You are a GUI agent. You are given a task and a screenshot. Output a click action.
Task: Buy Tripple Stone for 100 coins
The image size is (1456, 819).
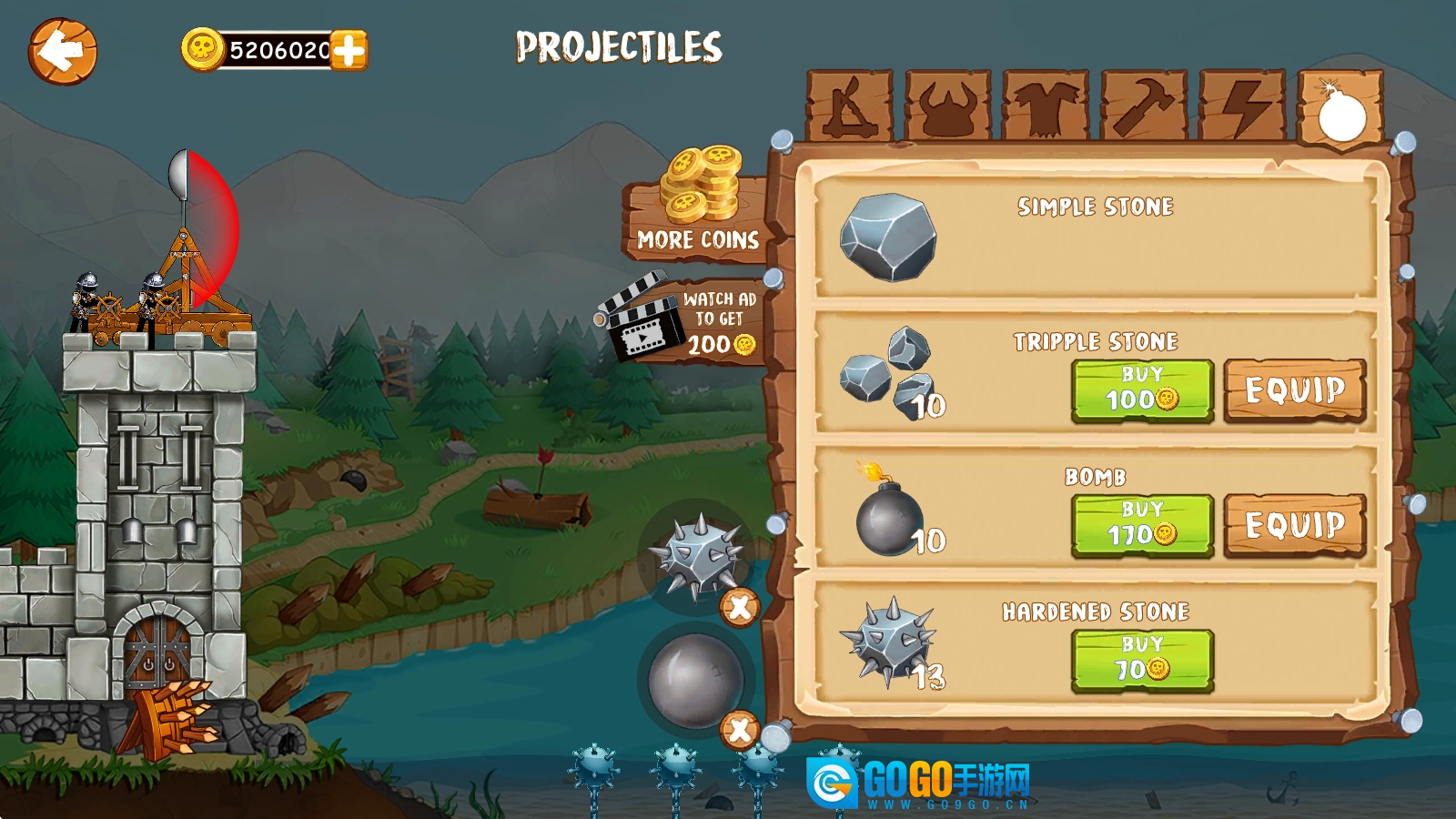1142,390
